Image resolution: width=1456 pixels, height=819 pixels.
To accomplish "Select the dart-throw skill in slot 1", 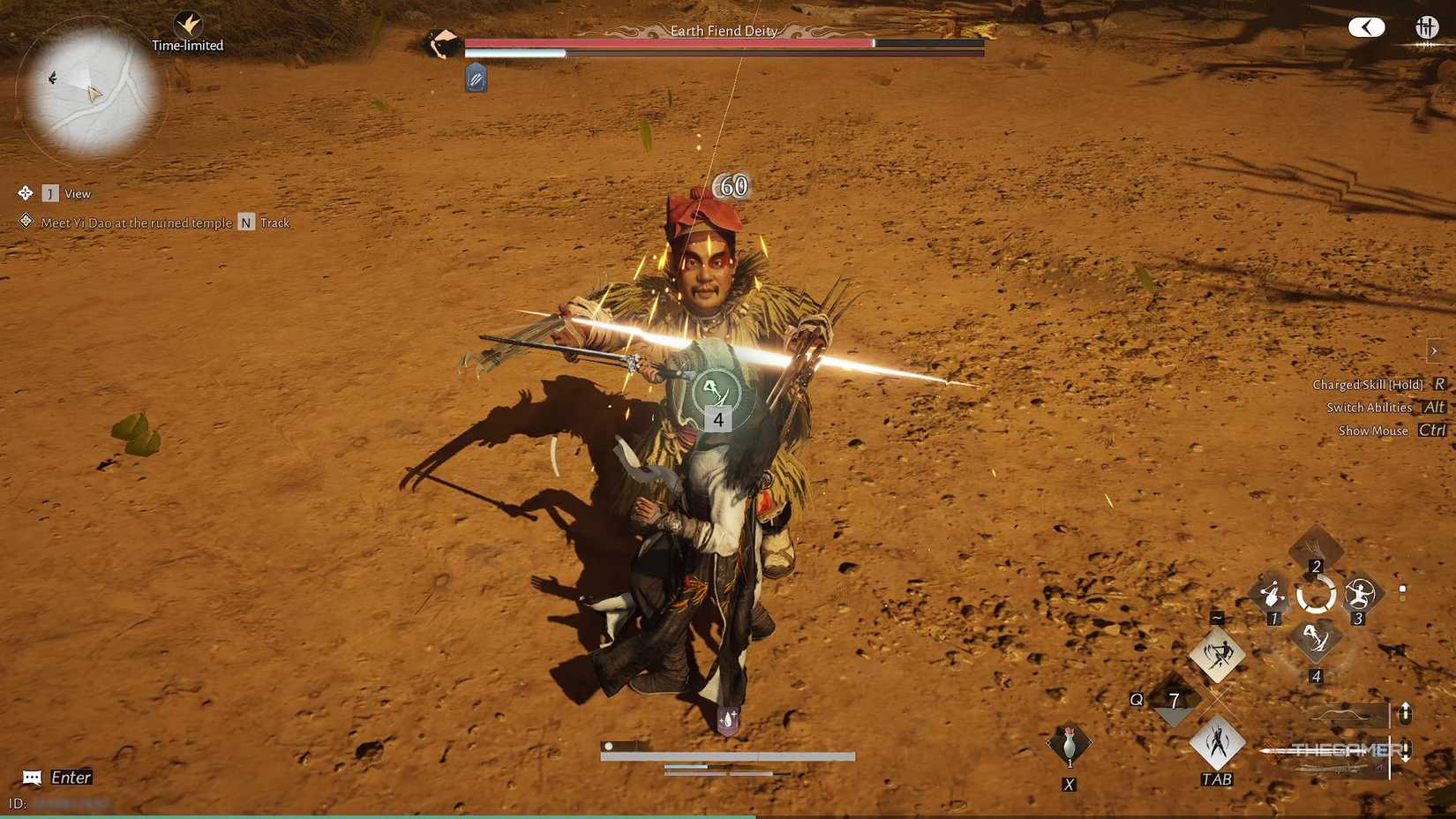I will point(1271,595).
